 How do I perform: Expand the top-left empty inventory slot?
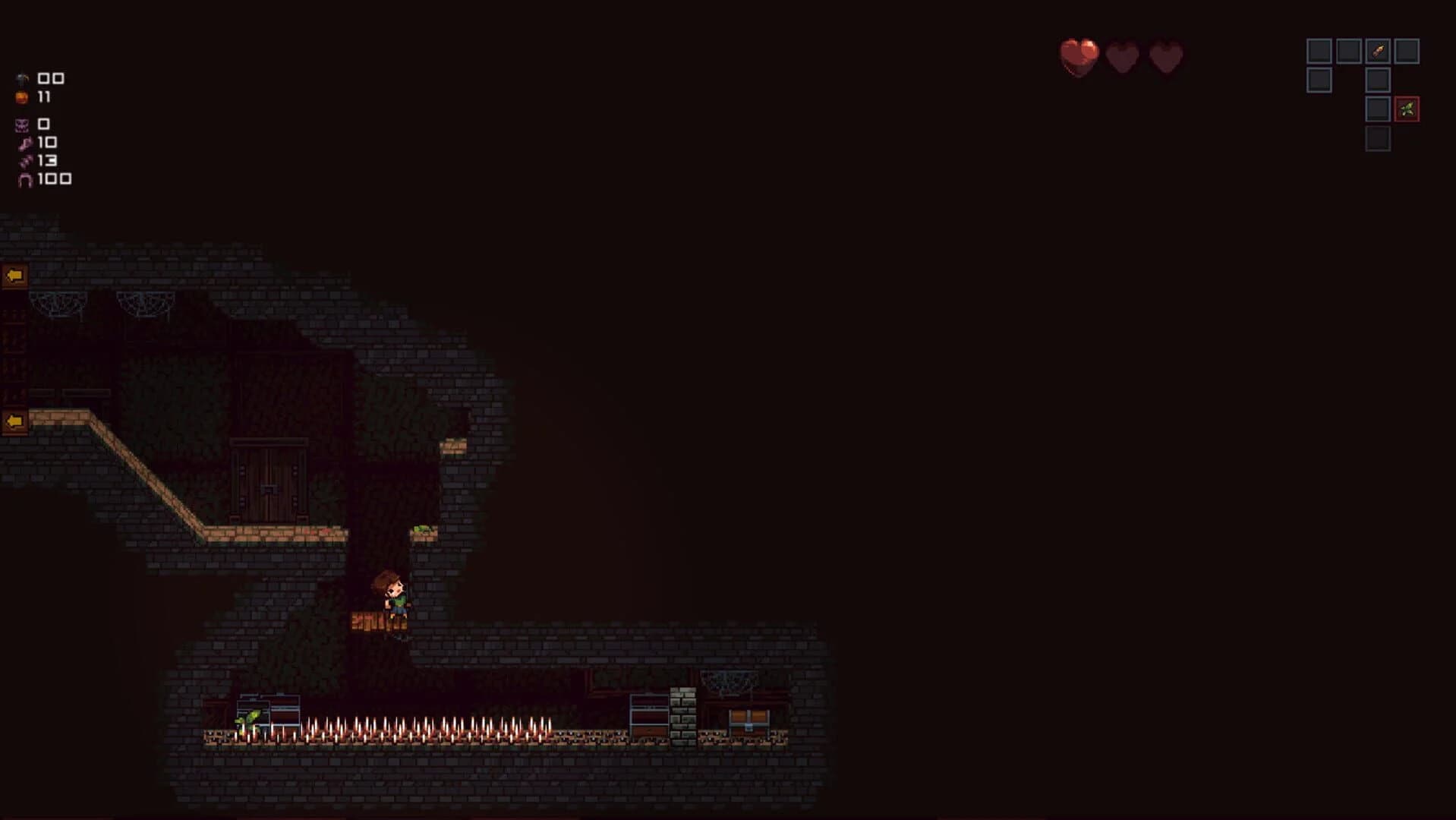coord(1319,51)
